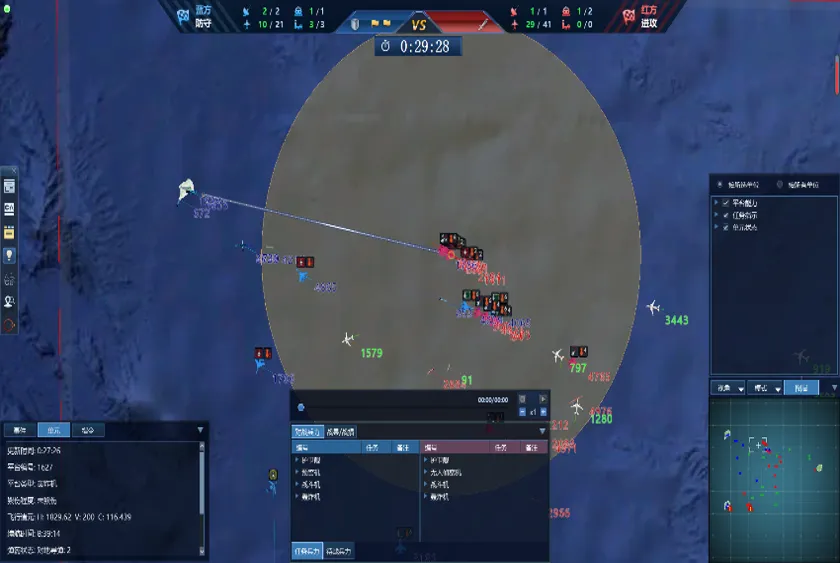Collapse the unit info panel using its arrow

pyautogui.click(x=200, y=431)
